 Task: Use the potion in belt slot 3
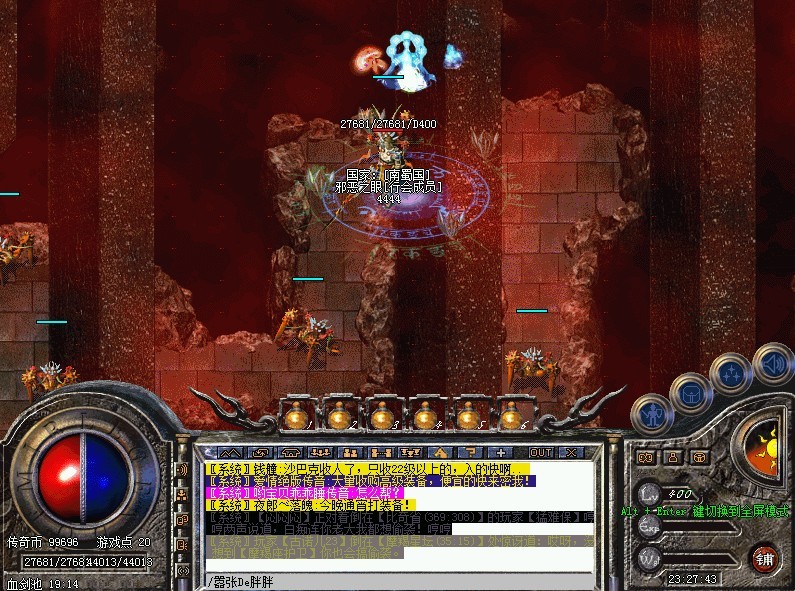coord(381,415)
